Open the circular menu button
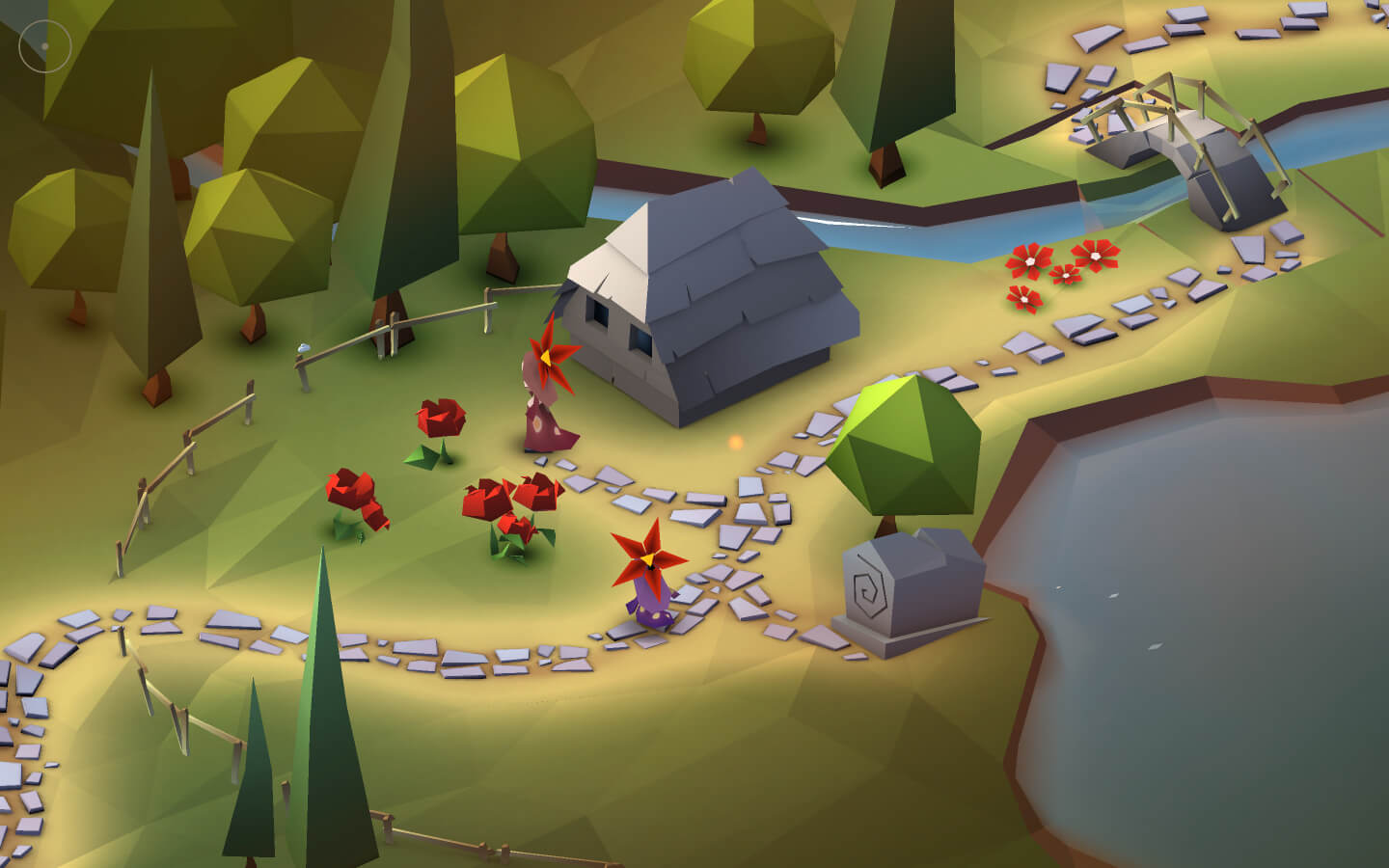 pyautogui.click(x=45, y=45)
